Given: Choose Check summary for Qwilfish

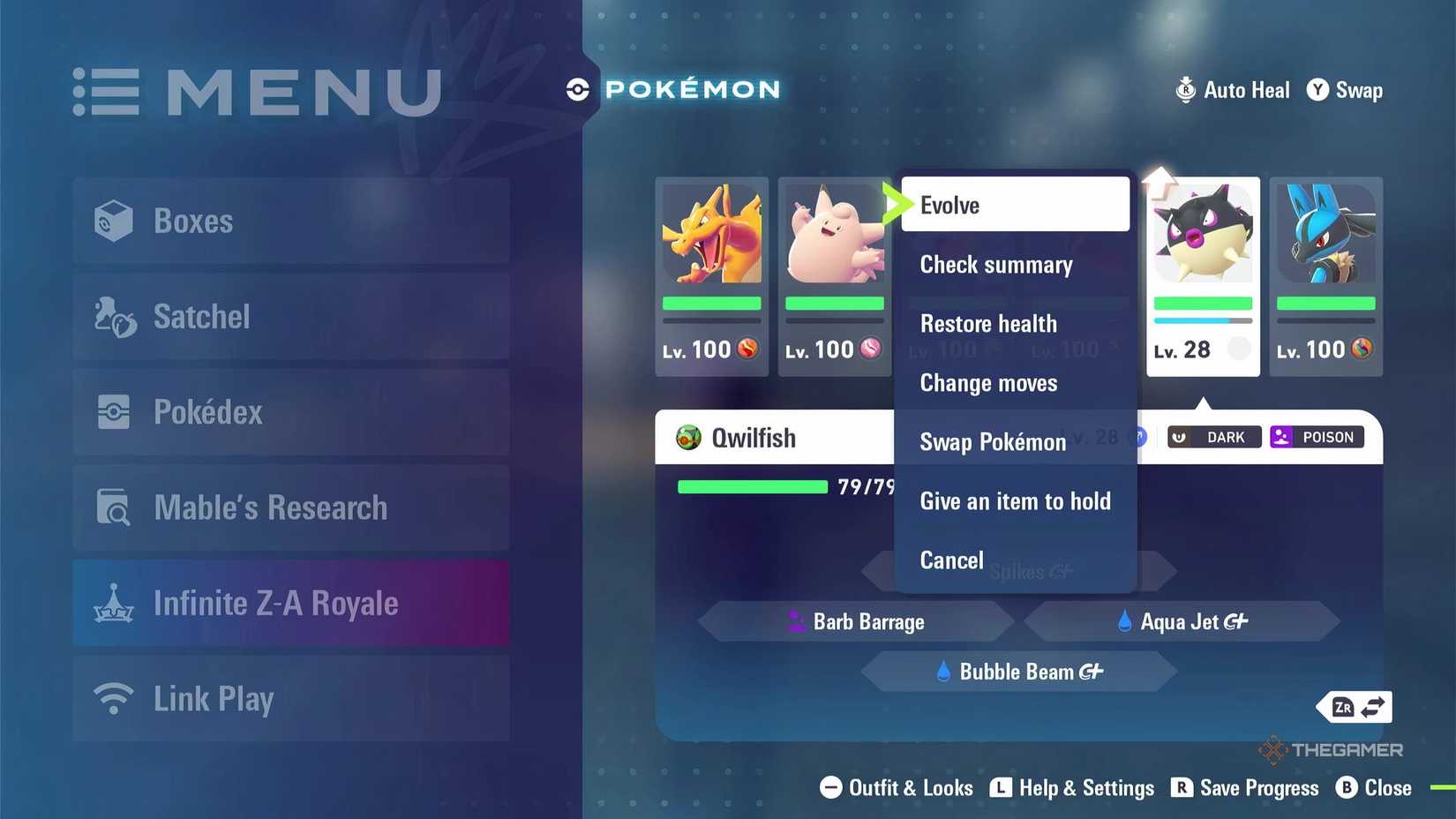Looking at the screenshot, I should (996, 264).
